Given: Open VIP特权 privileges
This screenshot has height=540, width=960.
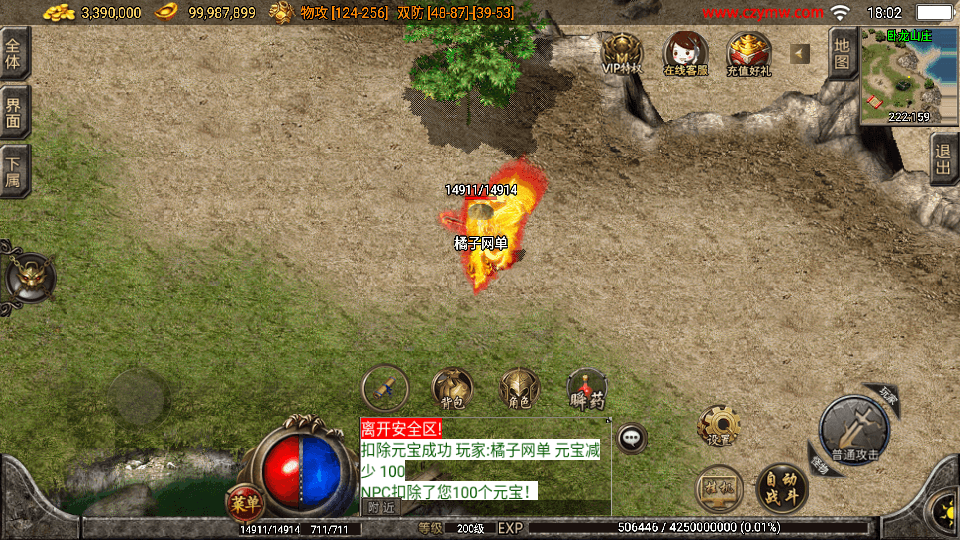Looking at the screenshot, I should pyautogui.click(x=621, y=53).
